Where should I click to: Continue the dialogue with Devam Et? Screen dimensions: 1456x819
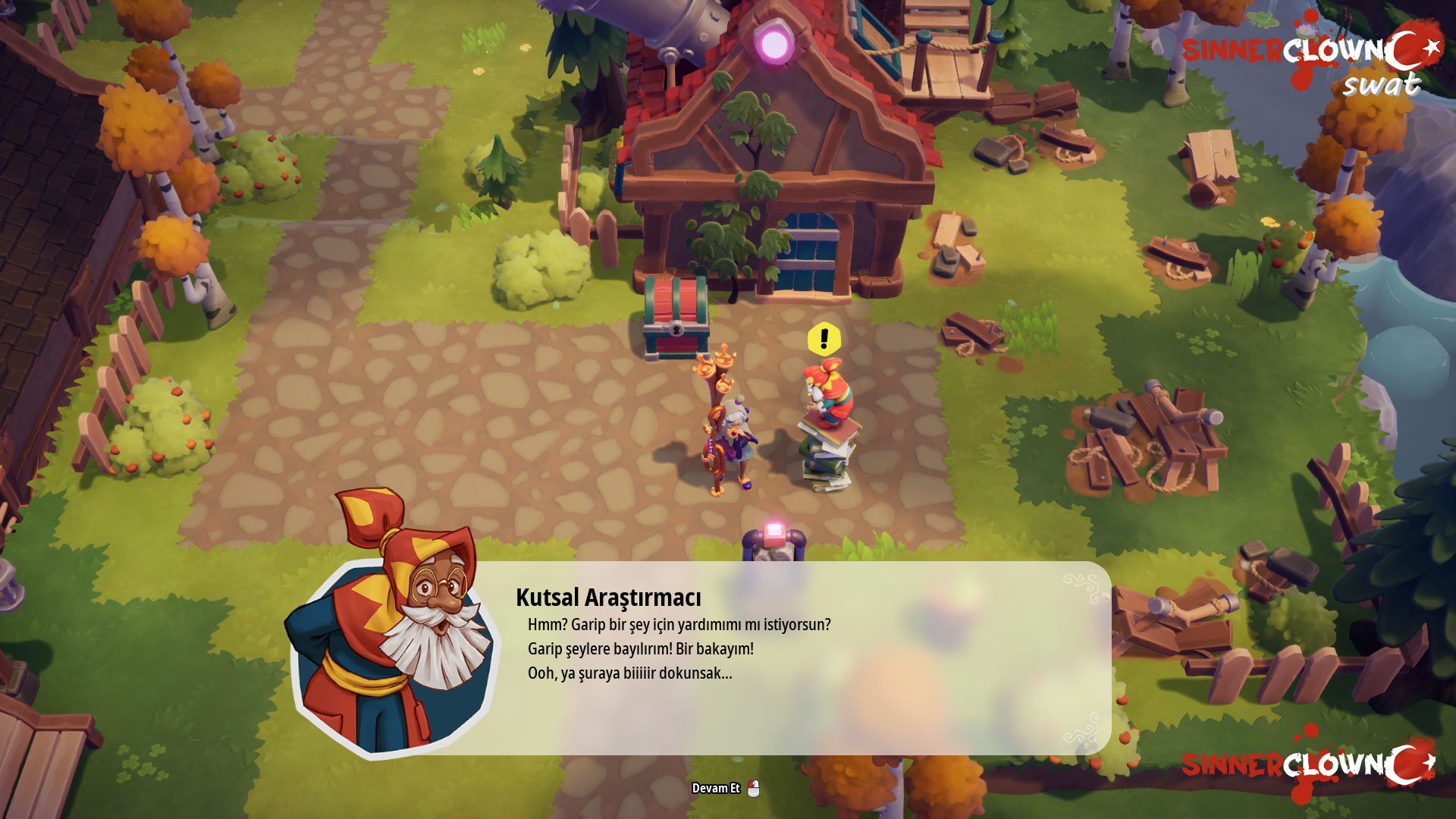pos(726,789)
